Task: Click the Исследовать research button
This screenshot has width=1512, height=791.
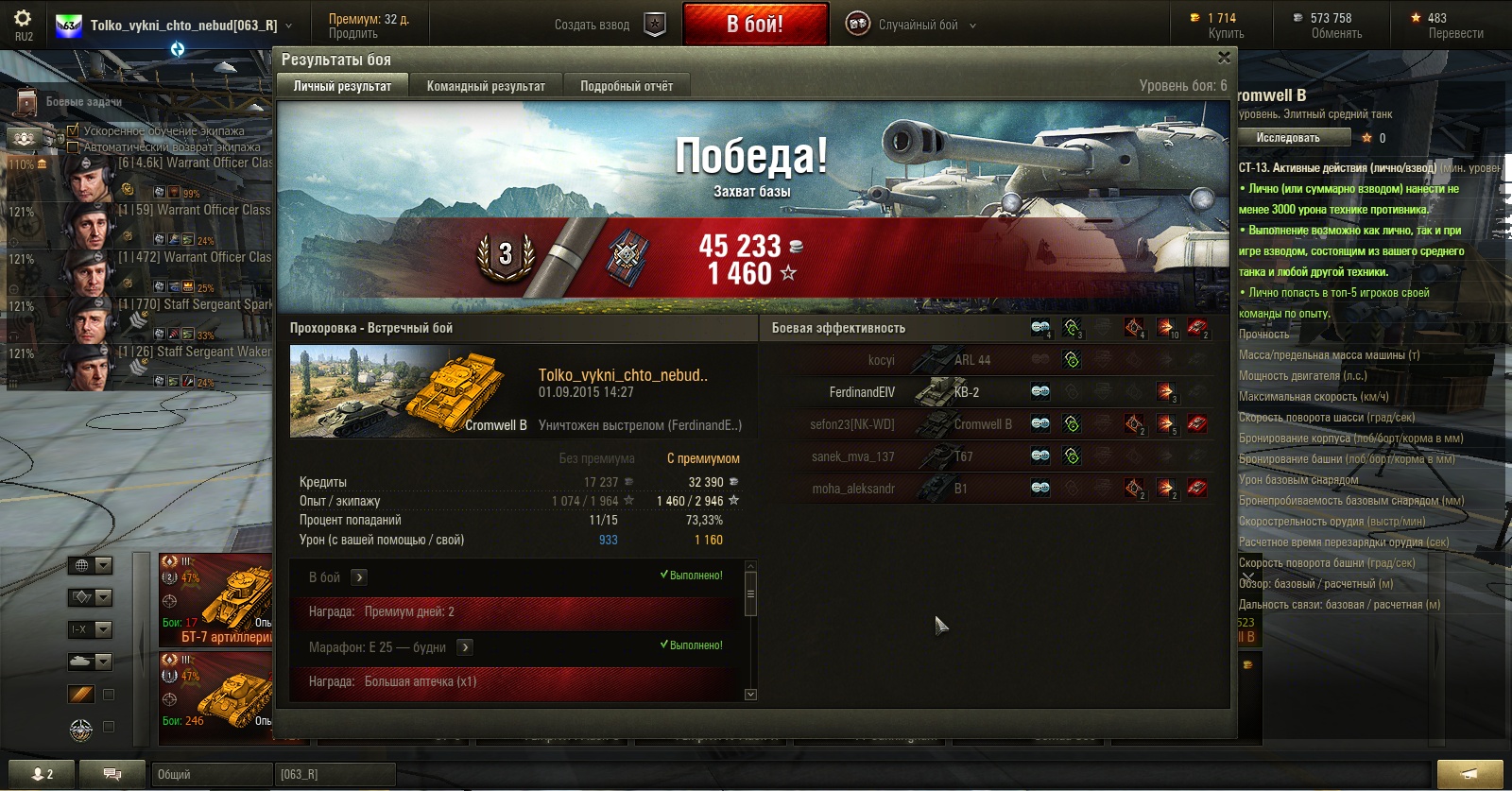Action: click(1289, 138)
